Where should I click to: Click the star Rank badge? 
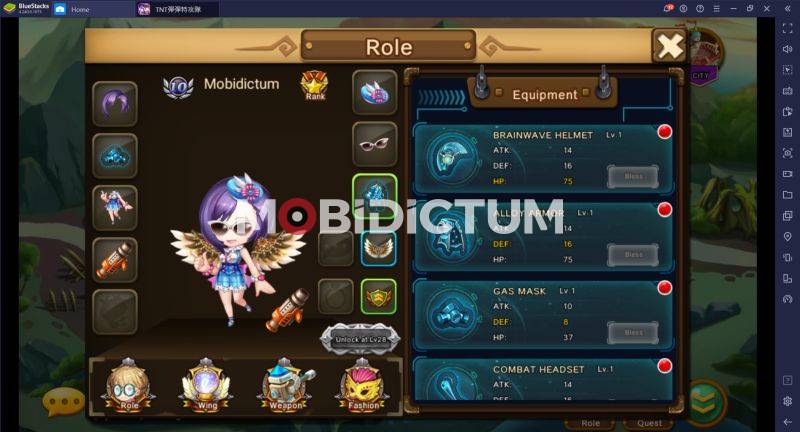(315, 85)
